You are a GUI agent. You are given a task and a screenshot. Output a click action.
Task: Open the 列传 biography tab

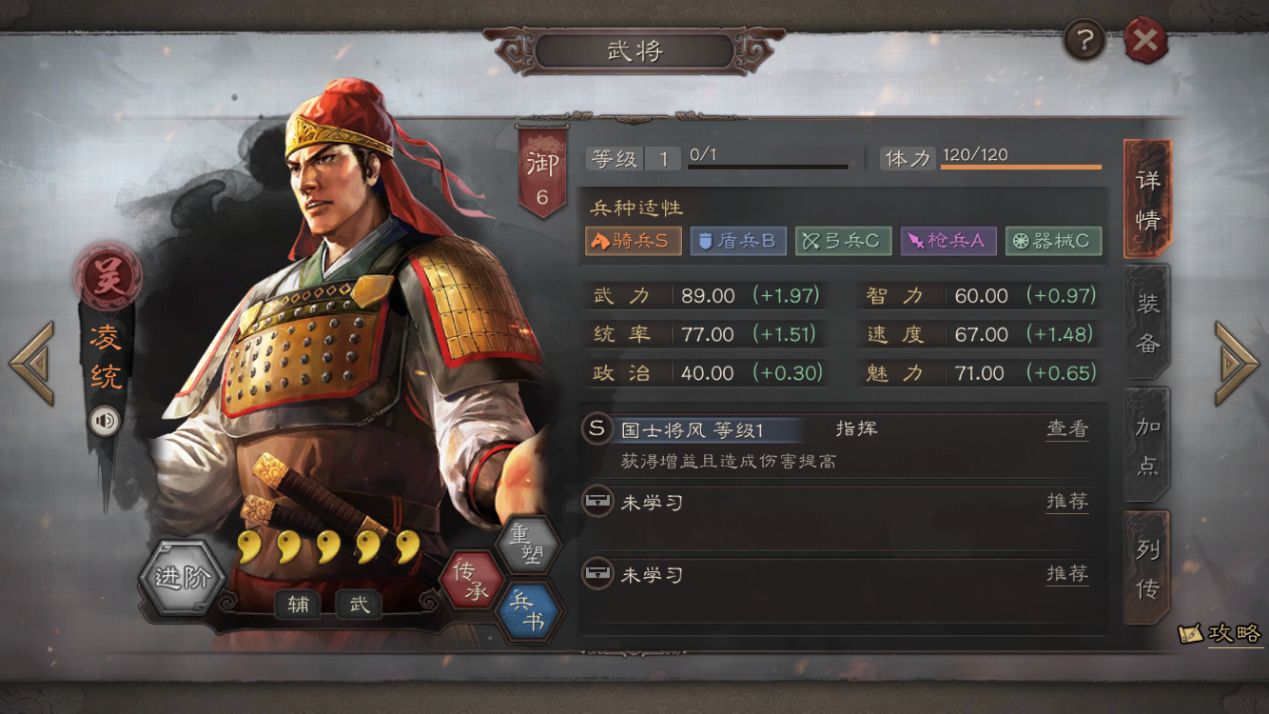pyautogui.click(x=1147, y=568)
